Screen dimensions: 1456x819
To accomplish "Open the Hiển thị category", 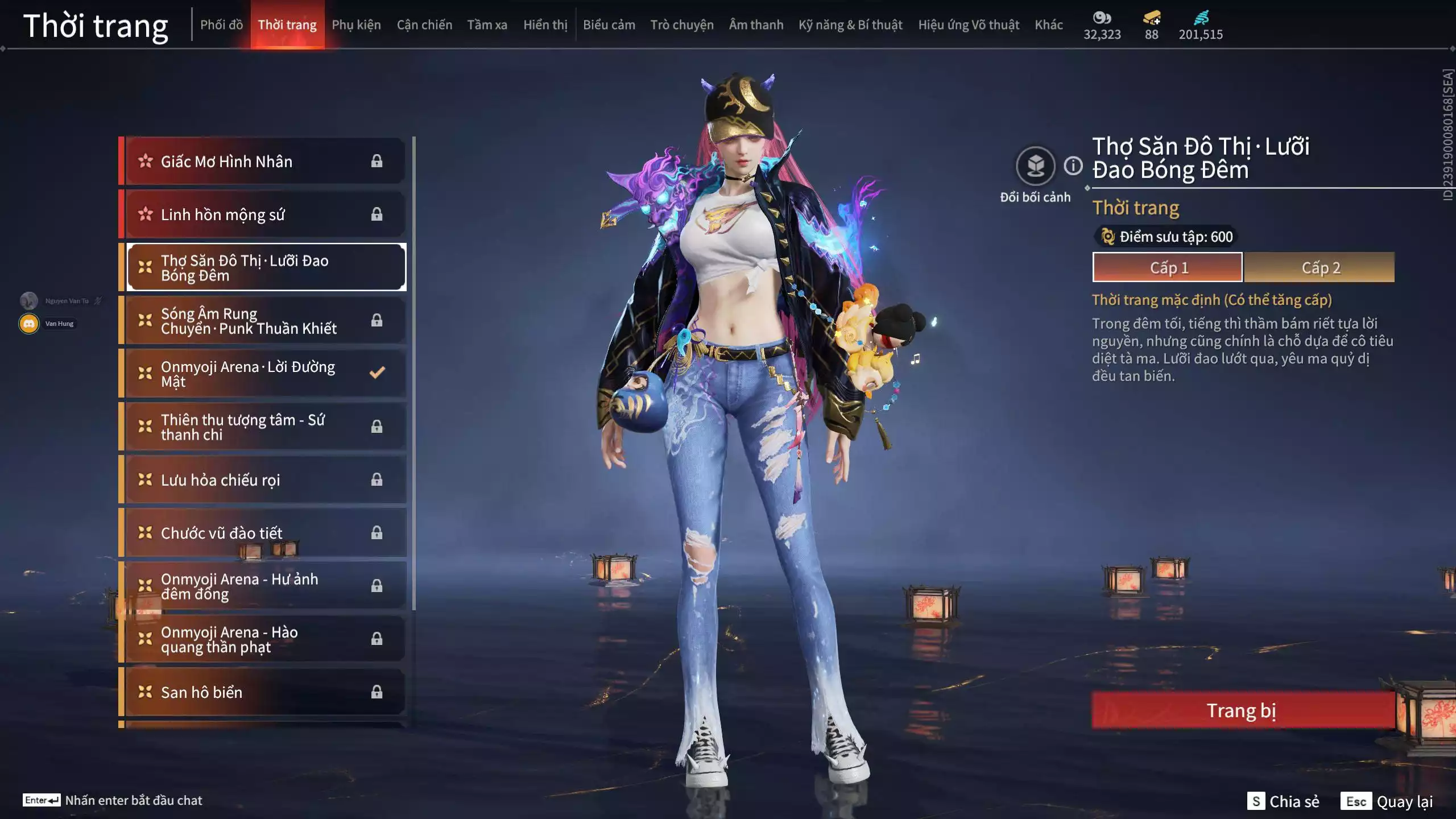I will [x=545, y=25].
